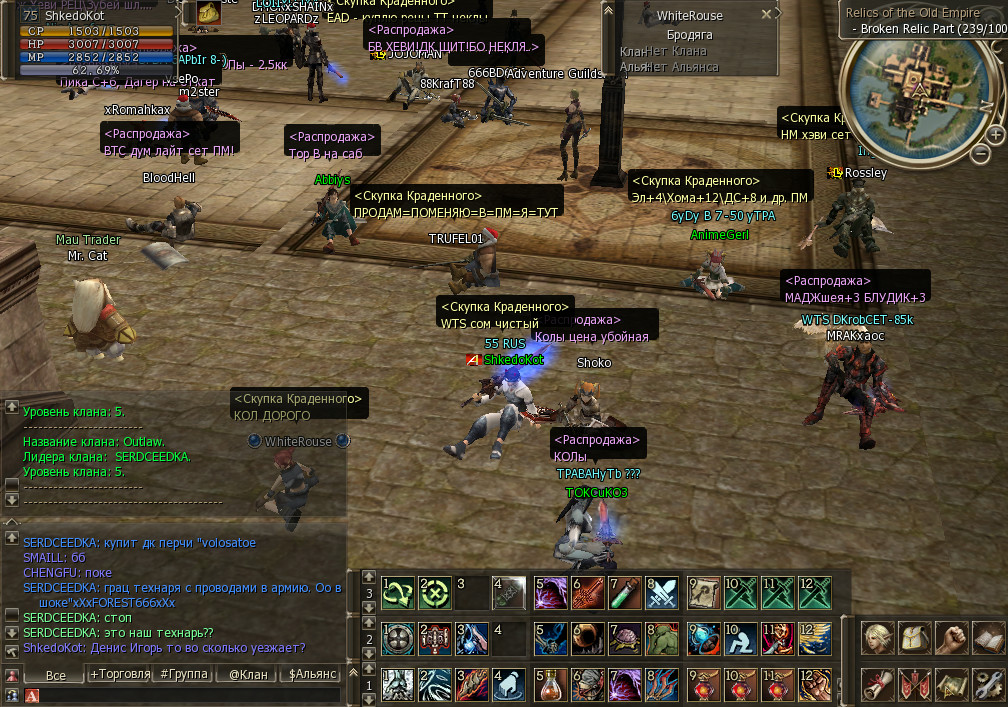Click the chat message input field
1008x707 pixels.
pyautogui.click(x=190, y=695)
